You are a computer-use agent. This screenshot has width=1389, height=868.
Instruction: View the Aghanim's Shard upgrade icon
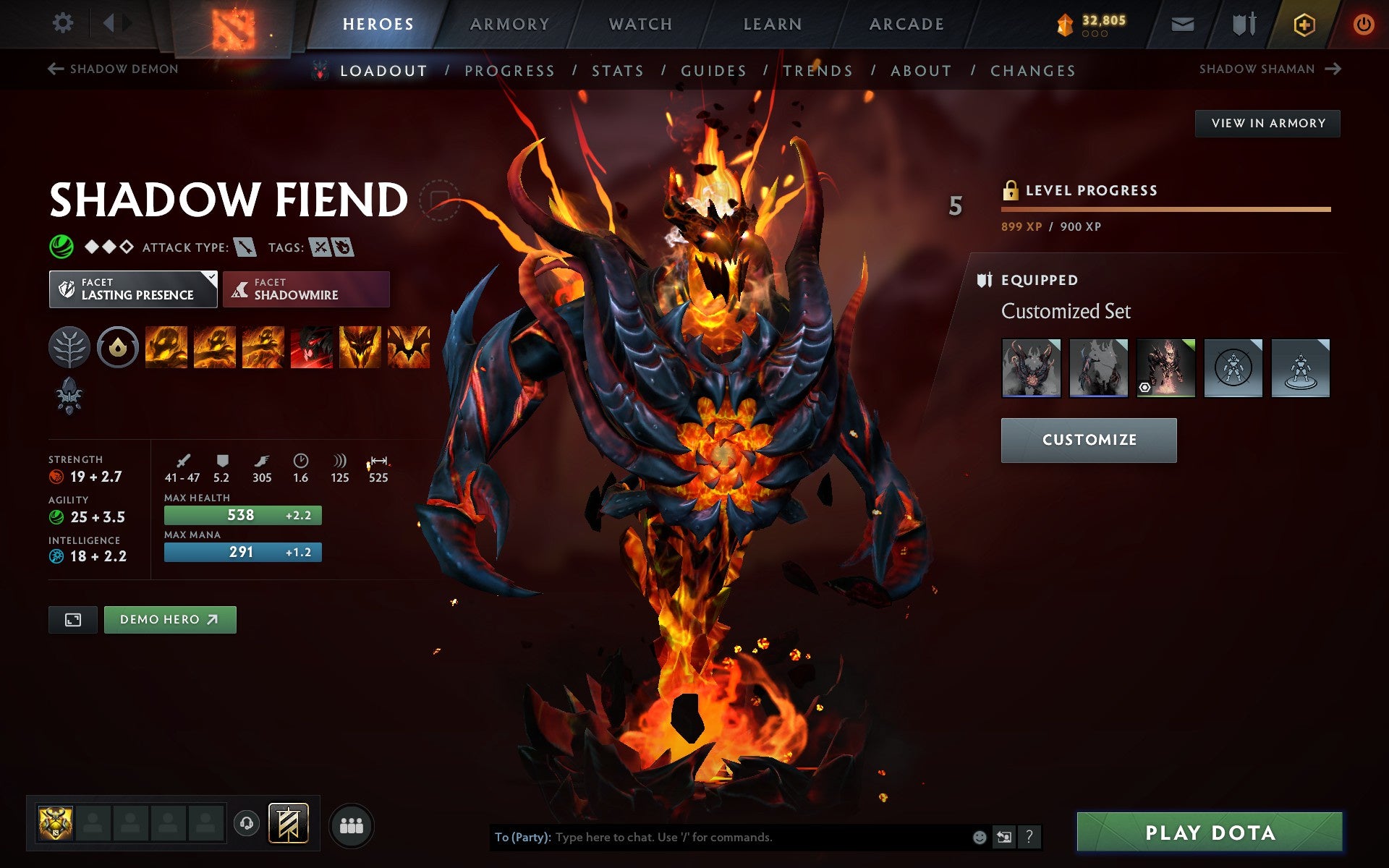pos(69,396)
